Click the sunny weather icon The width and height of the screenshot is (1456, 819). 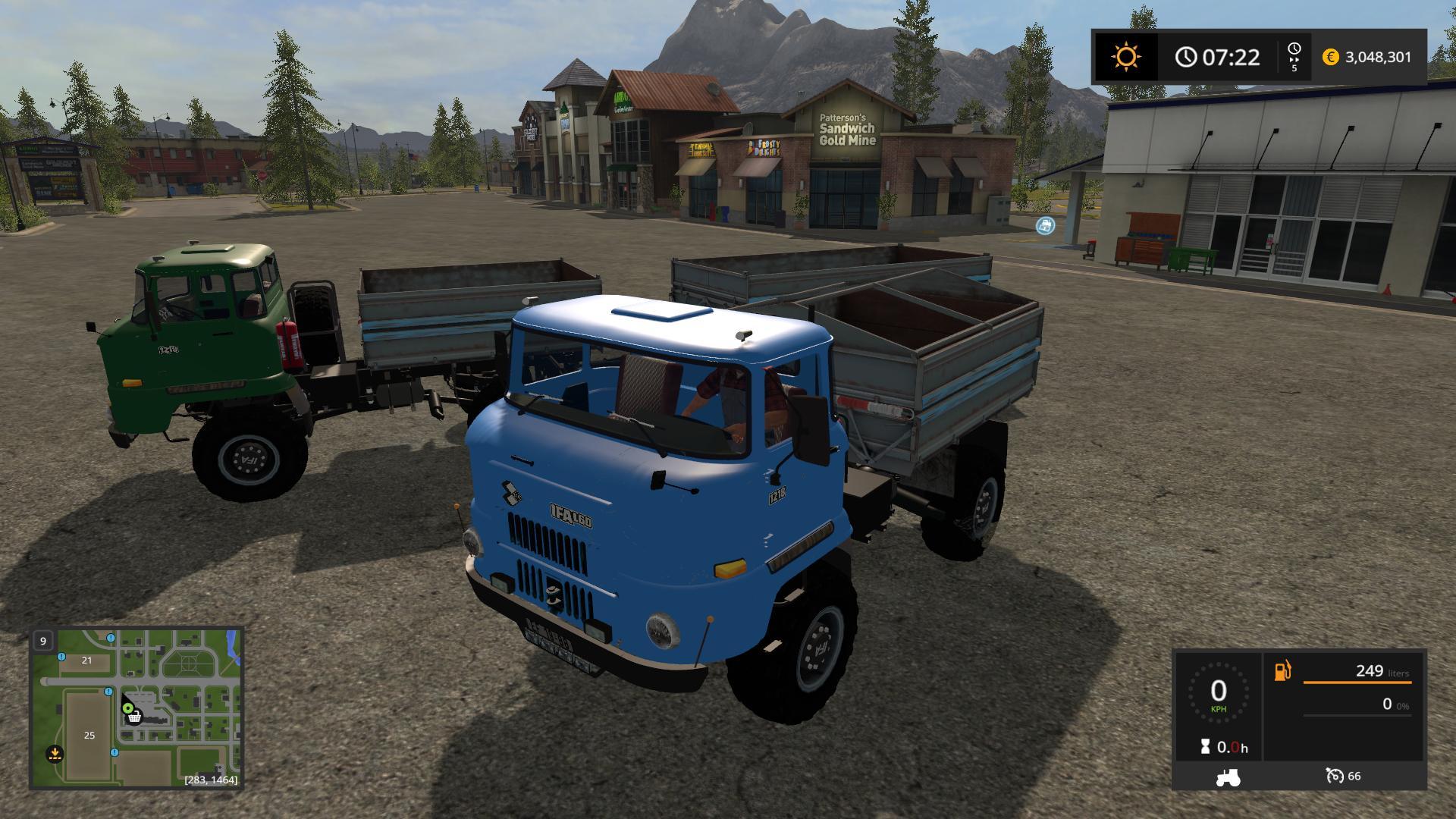[1125, 57]
